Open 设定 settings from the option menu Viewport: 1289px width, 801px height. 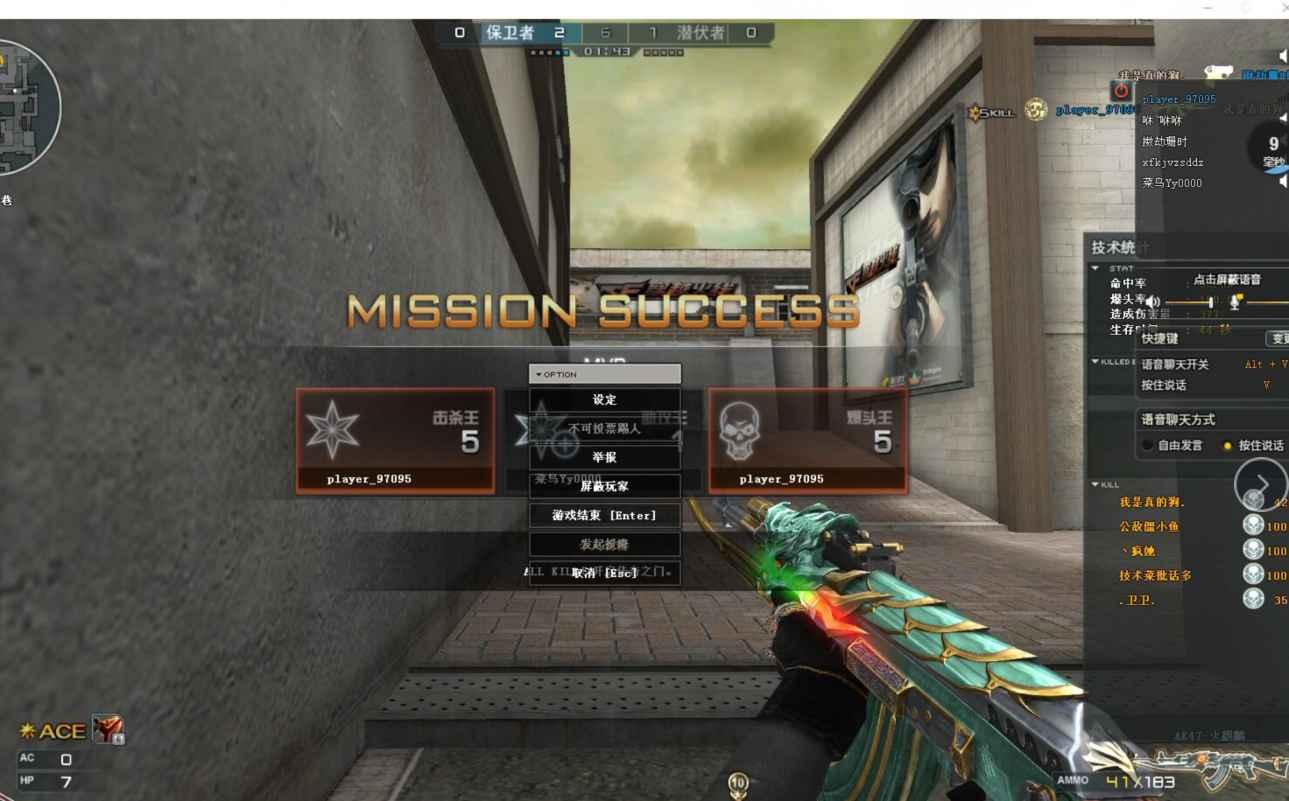pyautogui.click(x=604, y=400)
